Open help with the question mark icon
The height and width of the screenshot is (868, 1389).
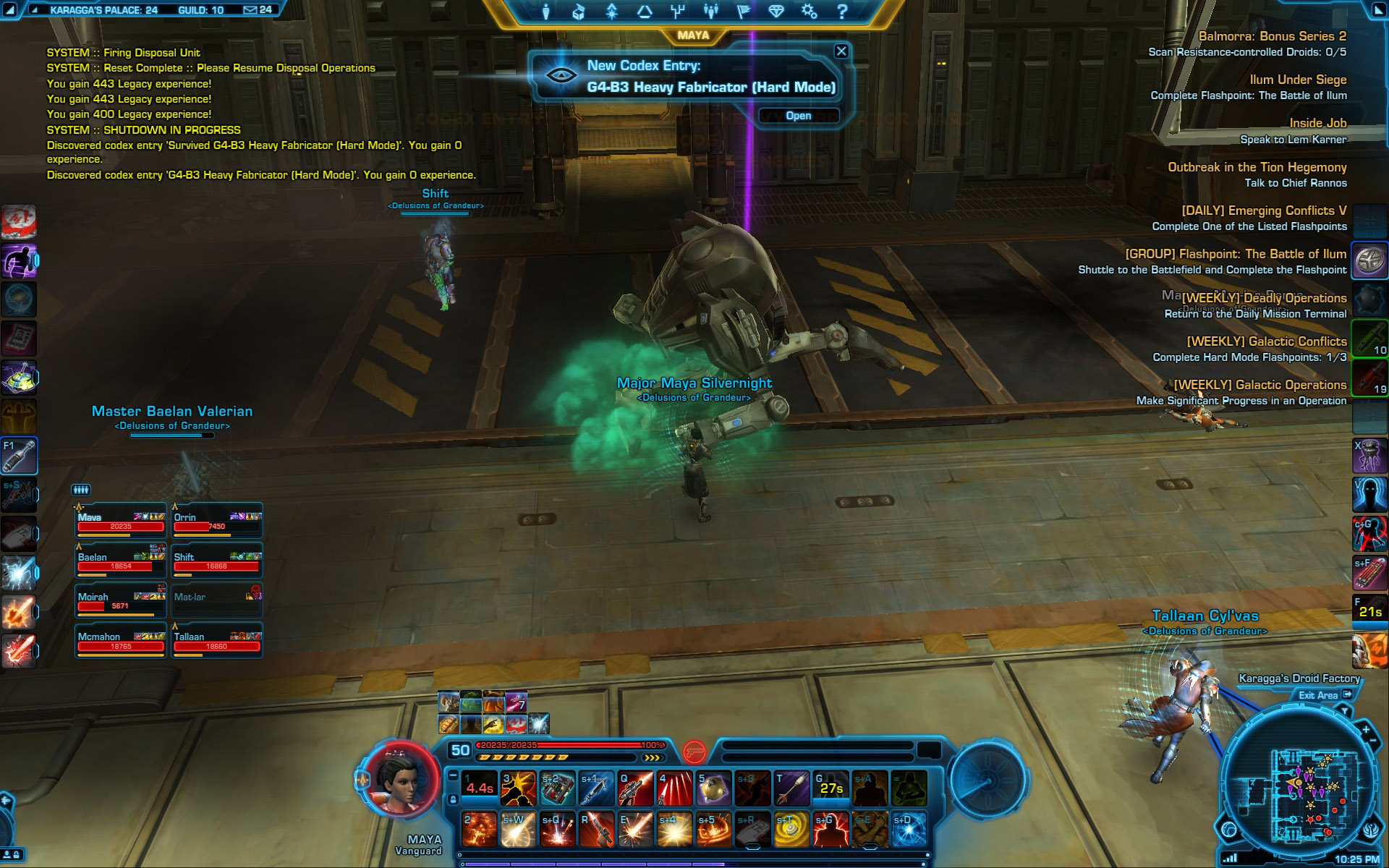841,12
